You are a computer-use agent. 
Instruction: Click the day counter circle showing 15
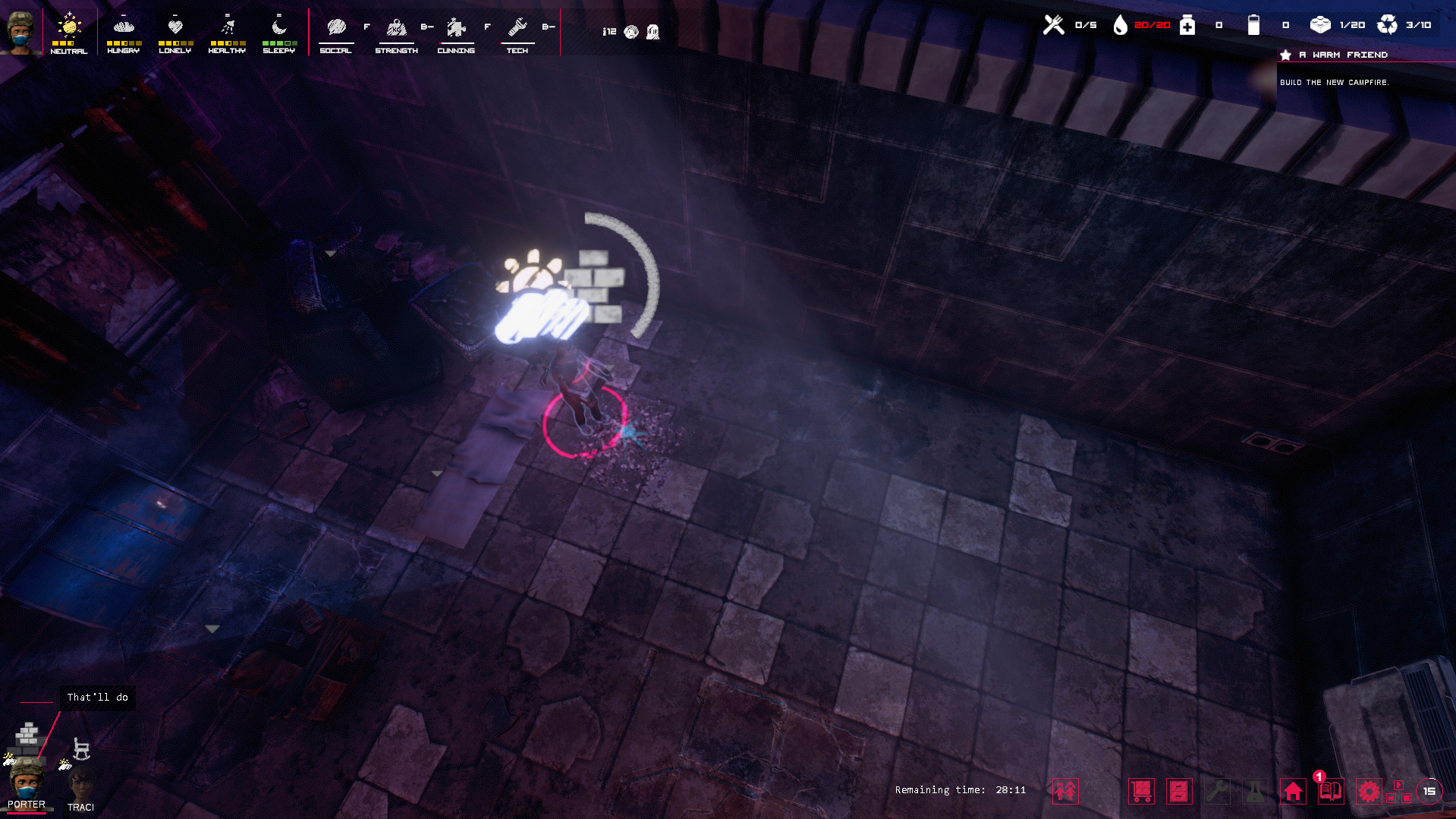pos(1429,789)
